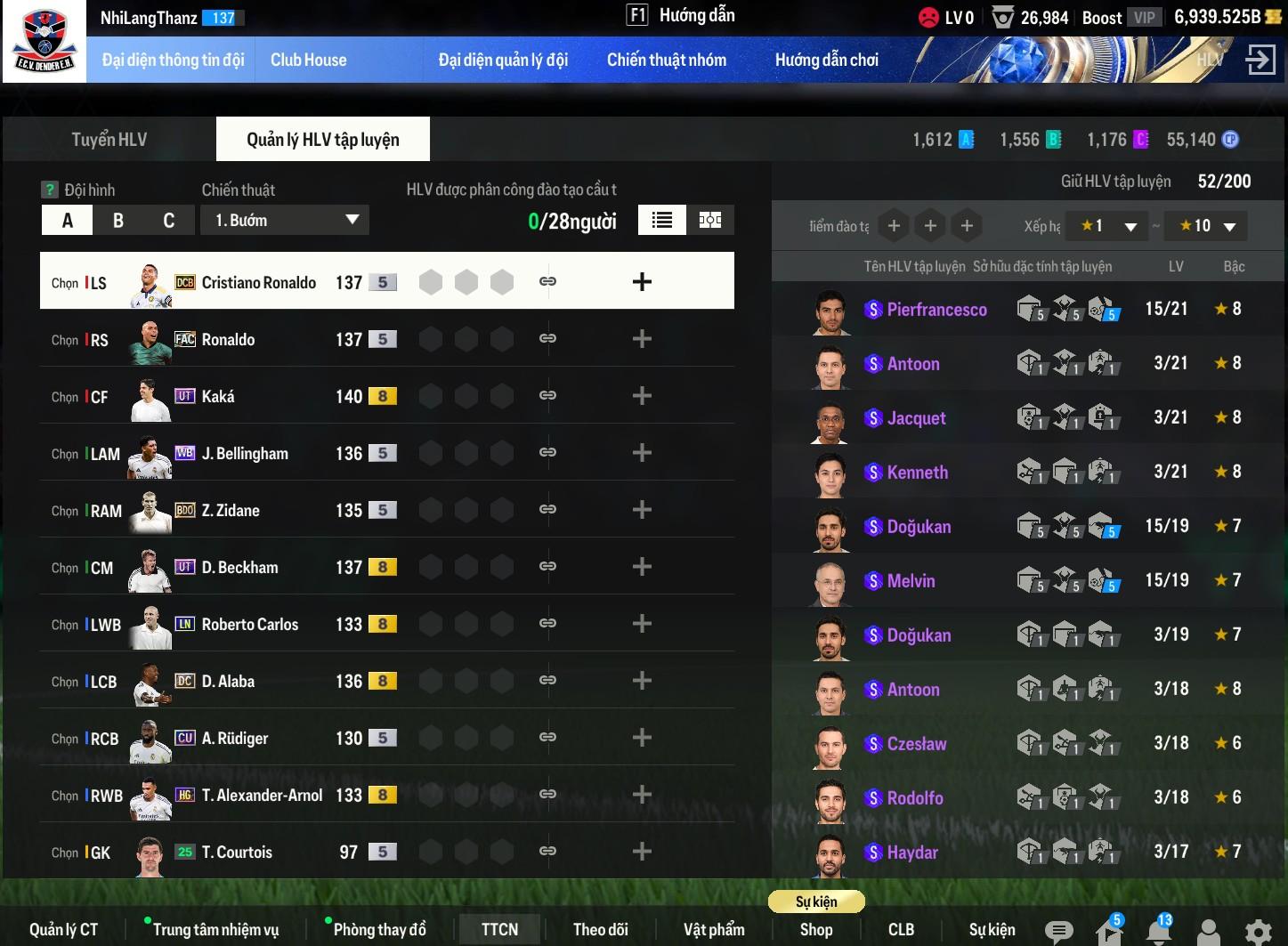
Task: Open the Shop from the bottom bar
Action: [x=815, y=929]
